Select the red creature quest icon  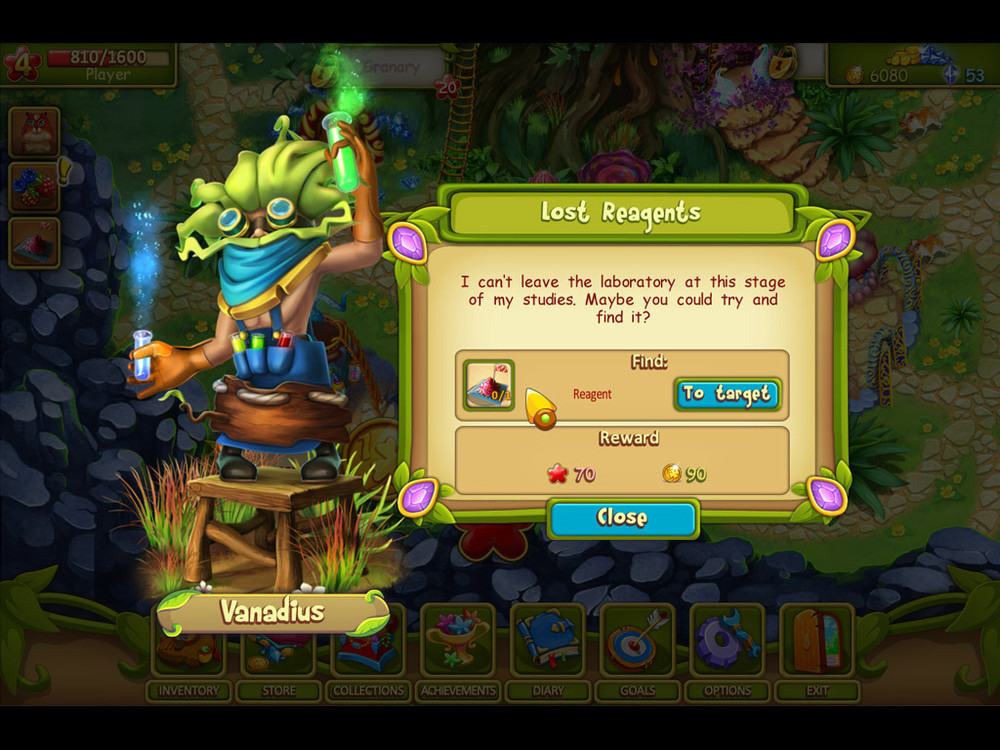click(x=35, y=132)
